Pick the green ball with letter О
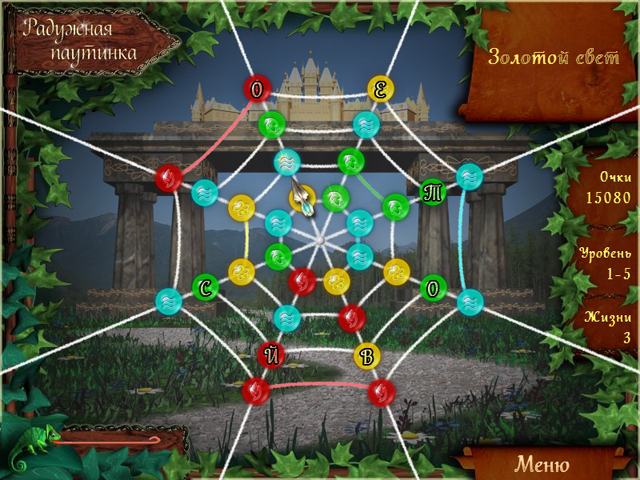 pos(432,287)
